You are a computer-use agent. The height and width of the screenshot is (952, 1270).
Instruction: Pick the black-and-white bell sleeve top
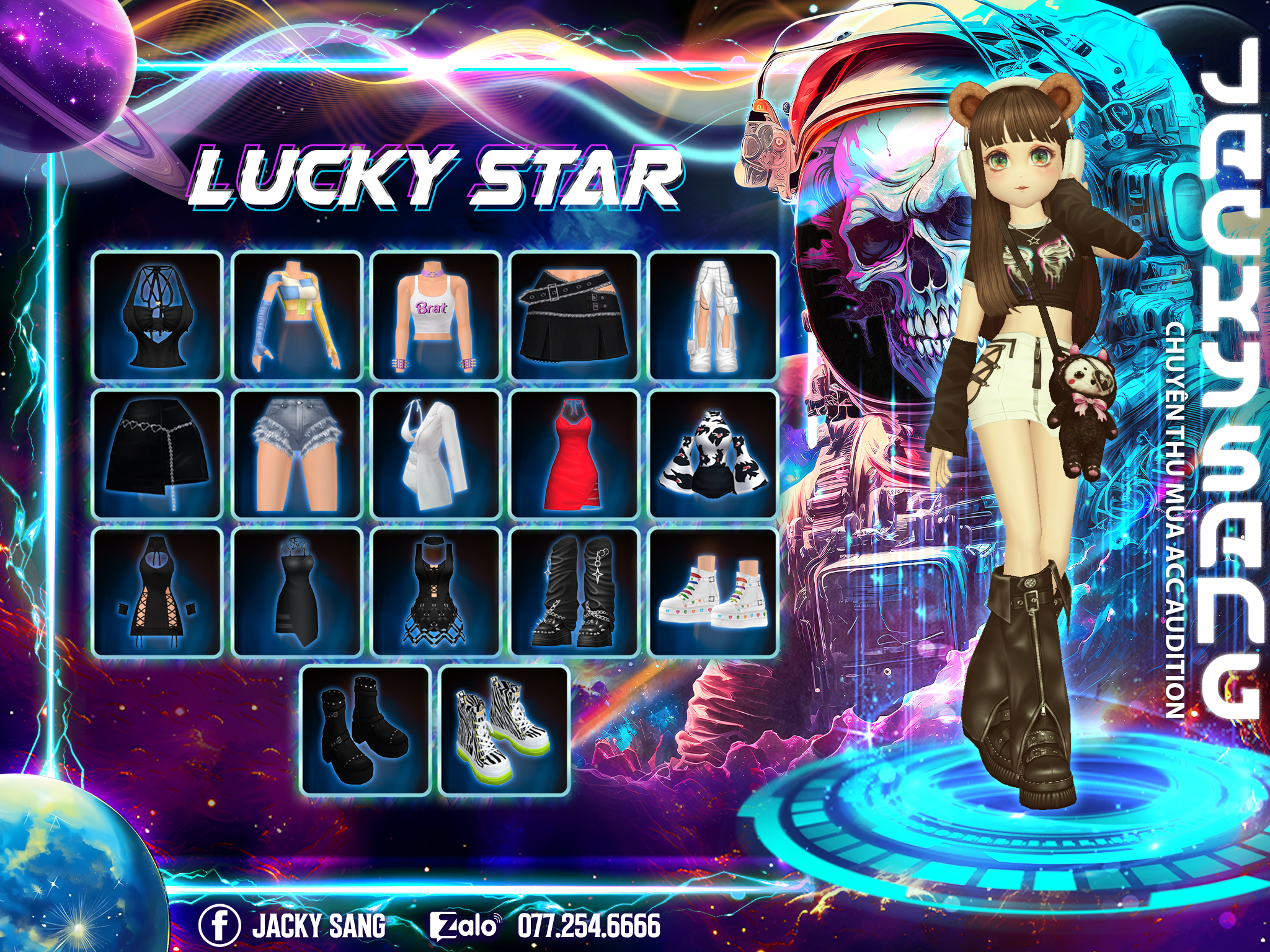tap(713, 454)
